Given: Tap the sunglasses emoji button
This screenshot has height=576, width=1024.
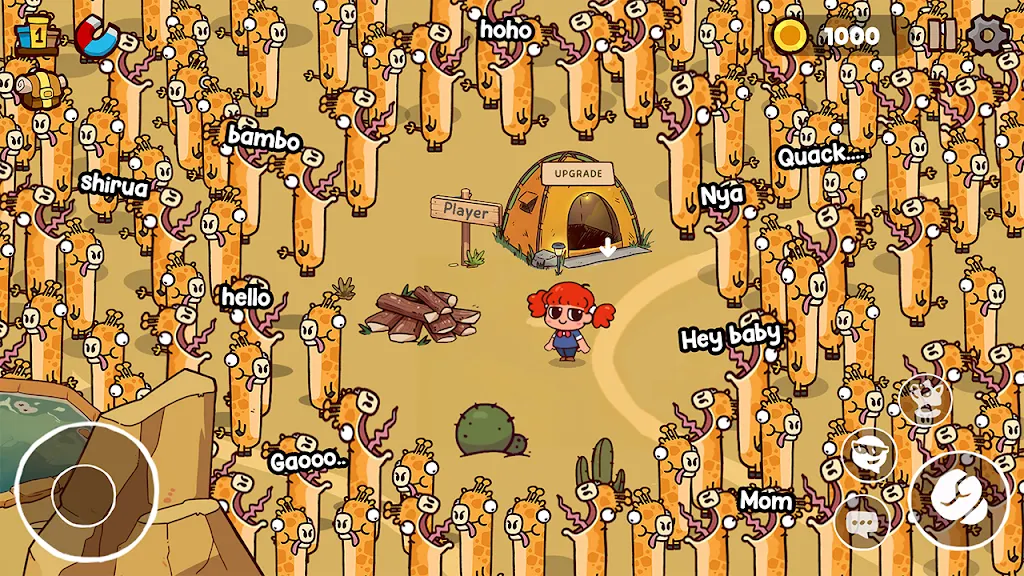Looking at the screenshot, I should 868,456.
